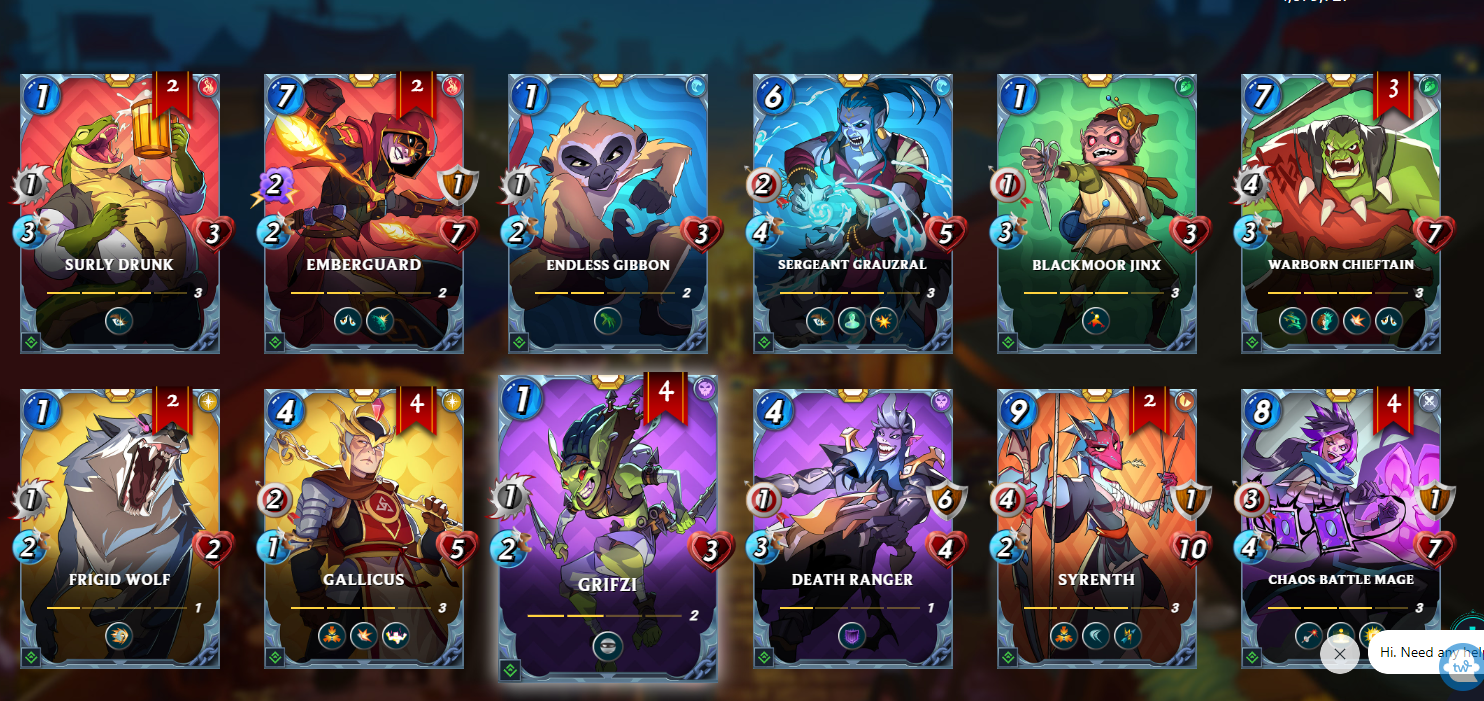Click Surly Drunk's ability icon

pos(119,320)
